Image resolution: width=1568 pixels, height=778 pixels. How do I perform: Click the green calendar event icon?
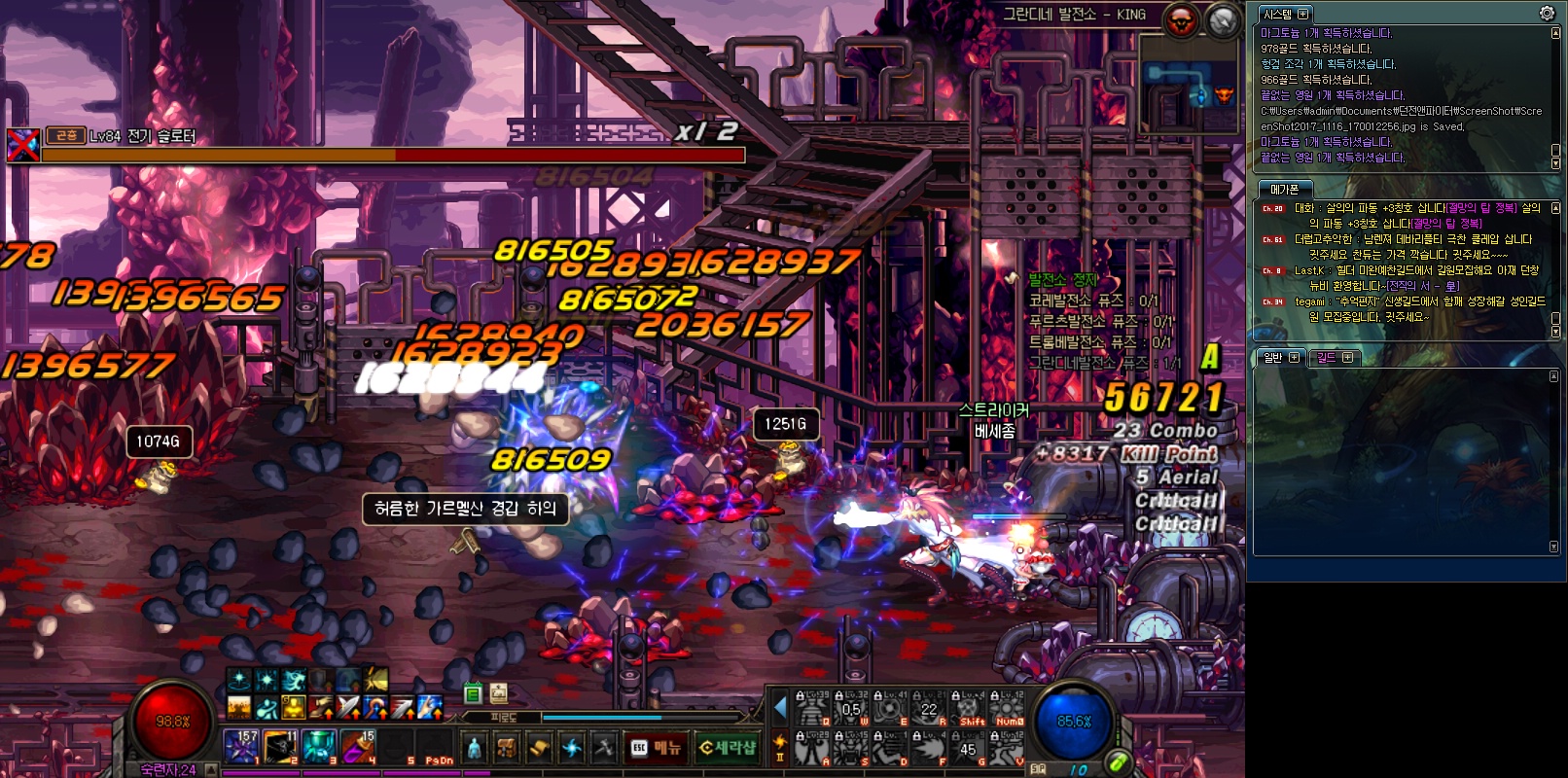tap(473, 693)
